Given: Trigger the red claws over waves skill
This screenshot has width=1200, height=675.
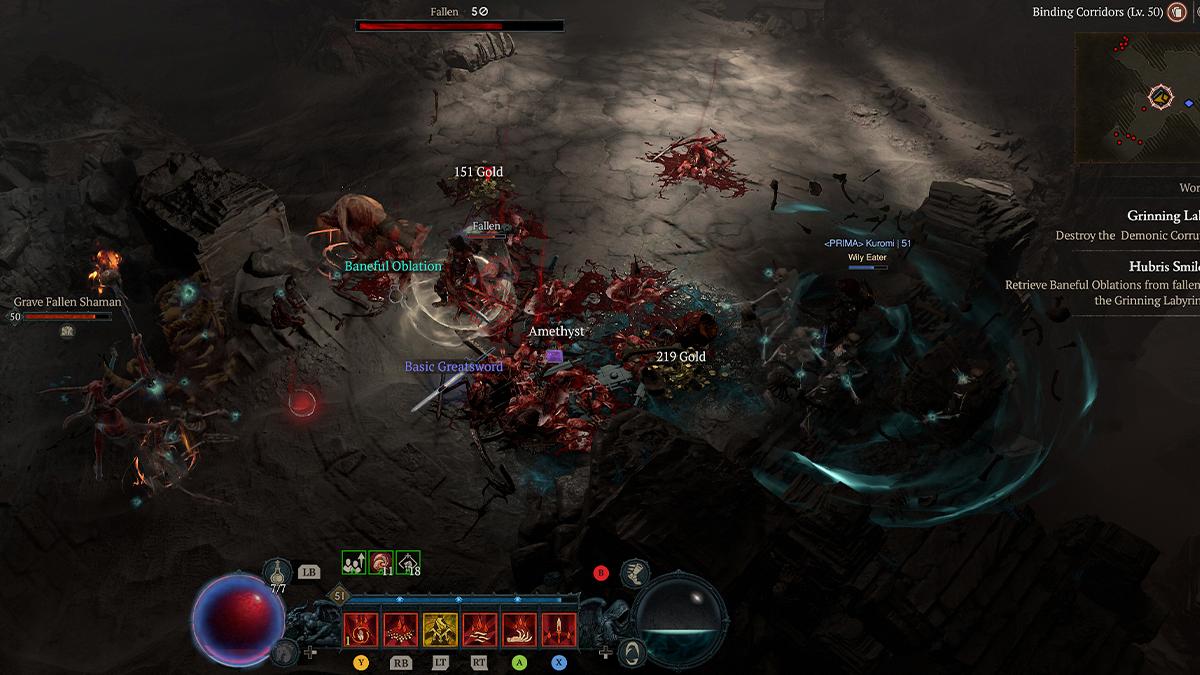Looking at the screenshot, I should 480,630.
